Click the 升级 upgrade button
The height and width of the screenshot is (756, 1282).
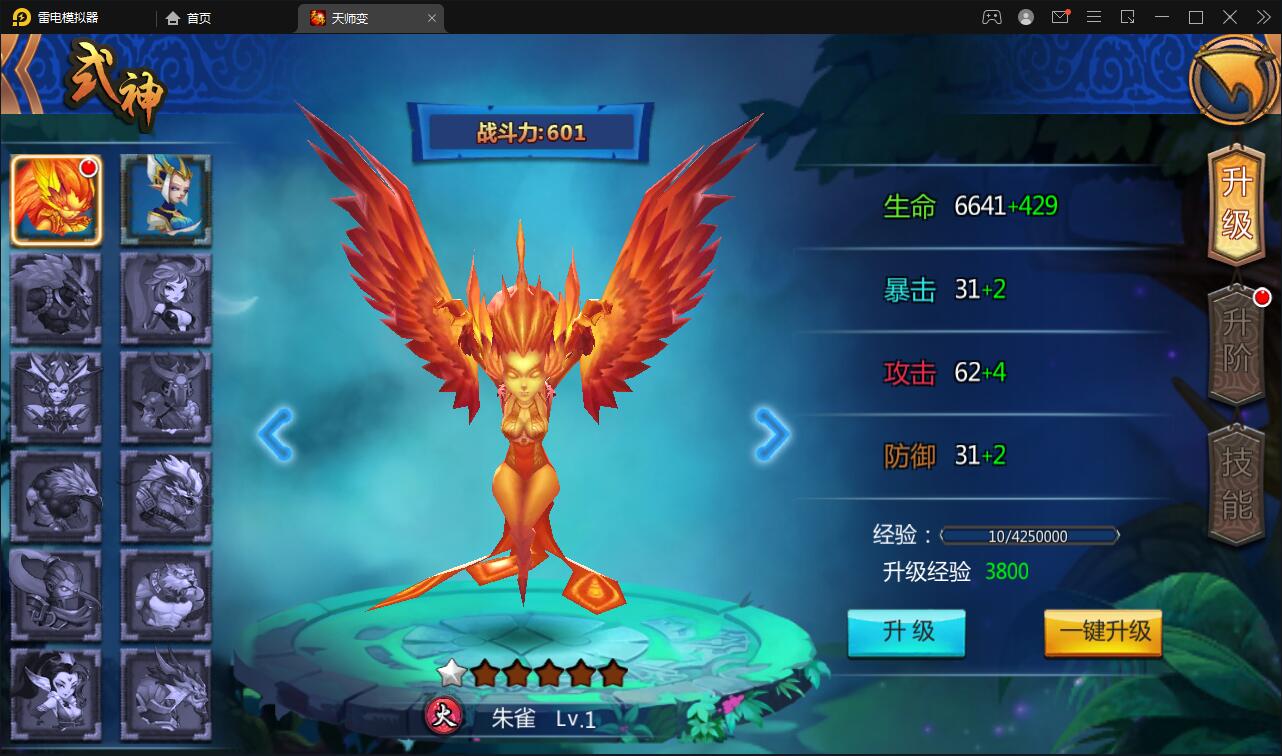tap(906, 632)
